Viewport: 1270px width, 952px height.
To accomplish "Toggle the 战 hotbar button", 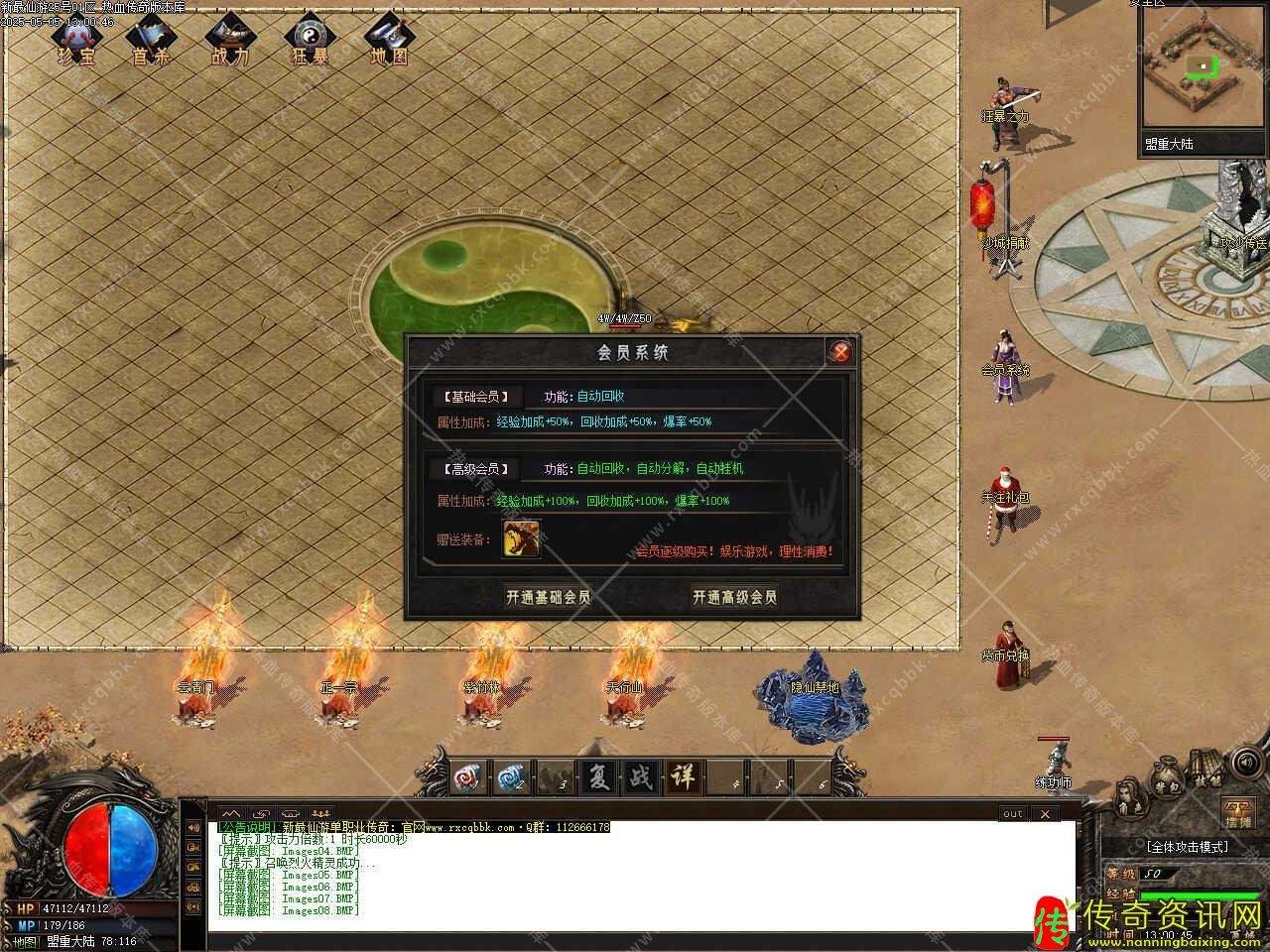I will click(x=641, y=778).
